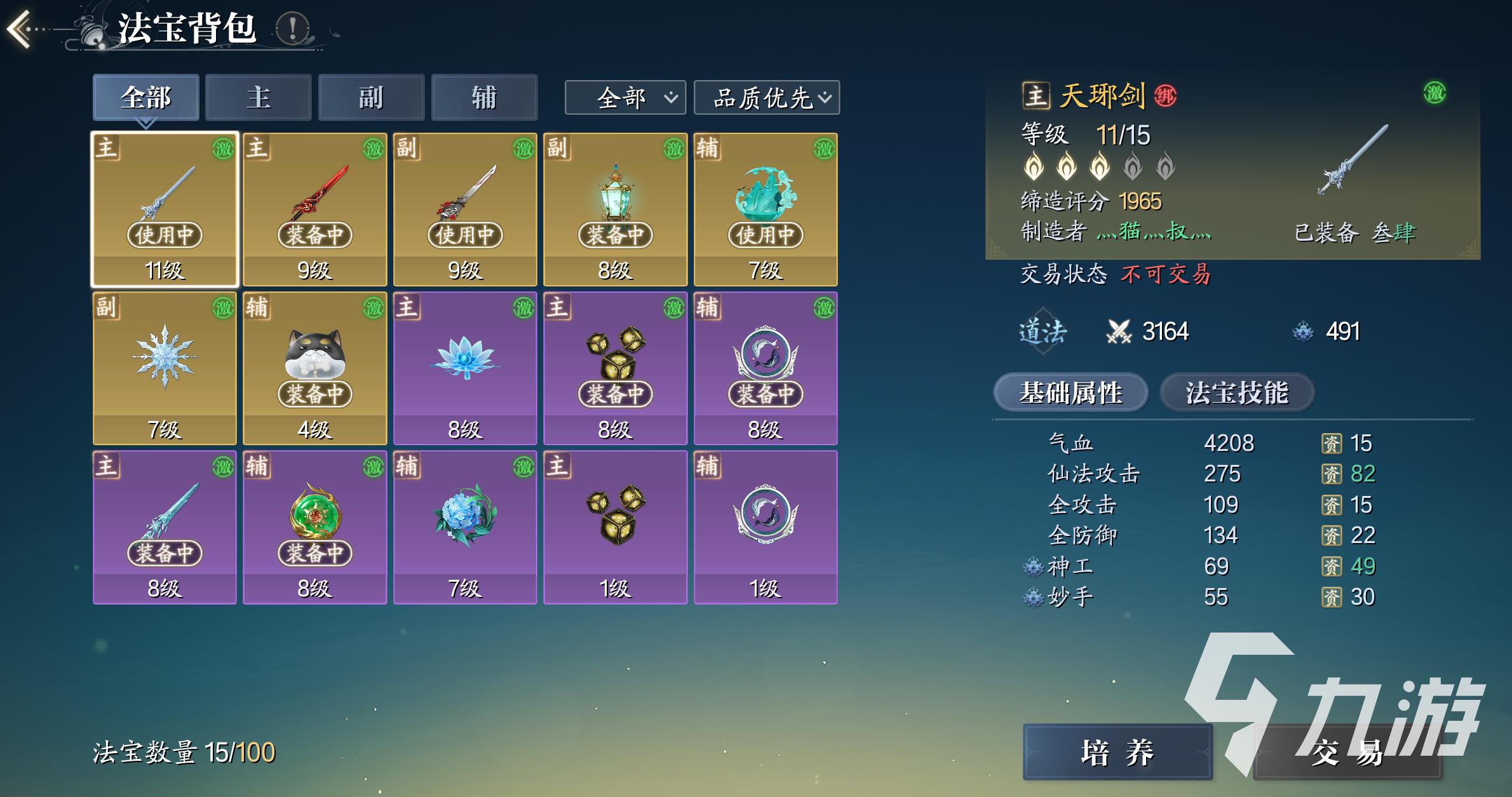The image size is (1512, 797).
Task: Click the crossed-swords attack icon showing 3164
Action: tap(1117, 331)
